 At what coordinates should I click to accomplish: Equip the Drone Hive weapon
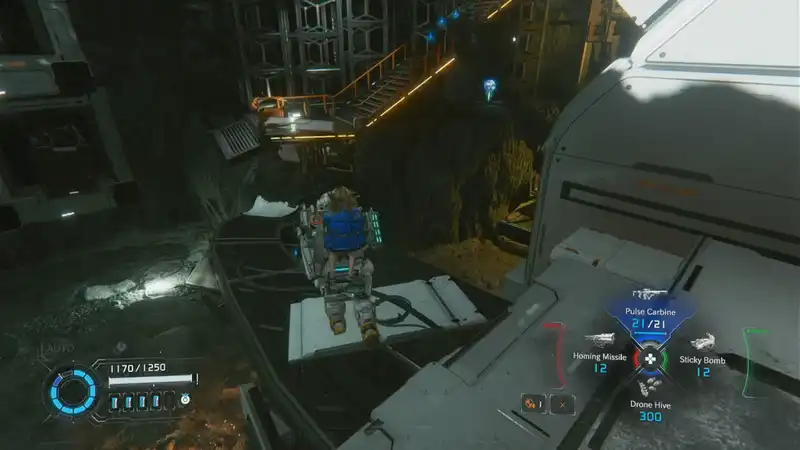click(650, 400)
